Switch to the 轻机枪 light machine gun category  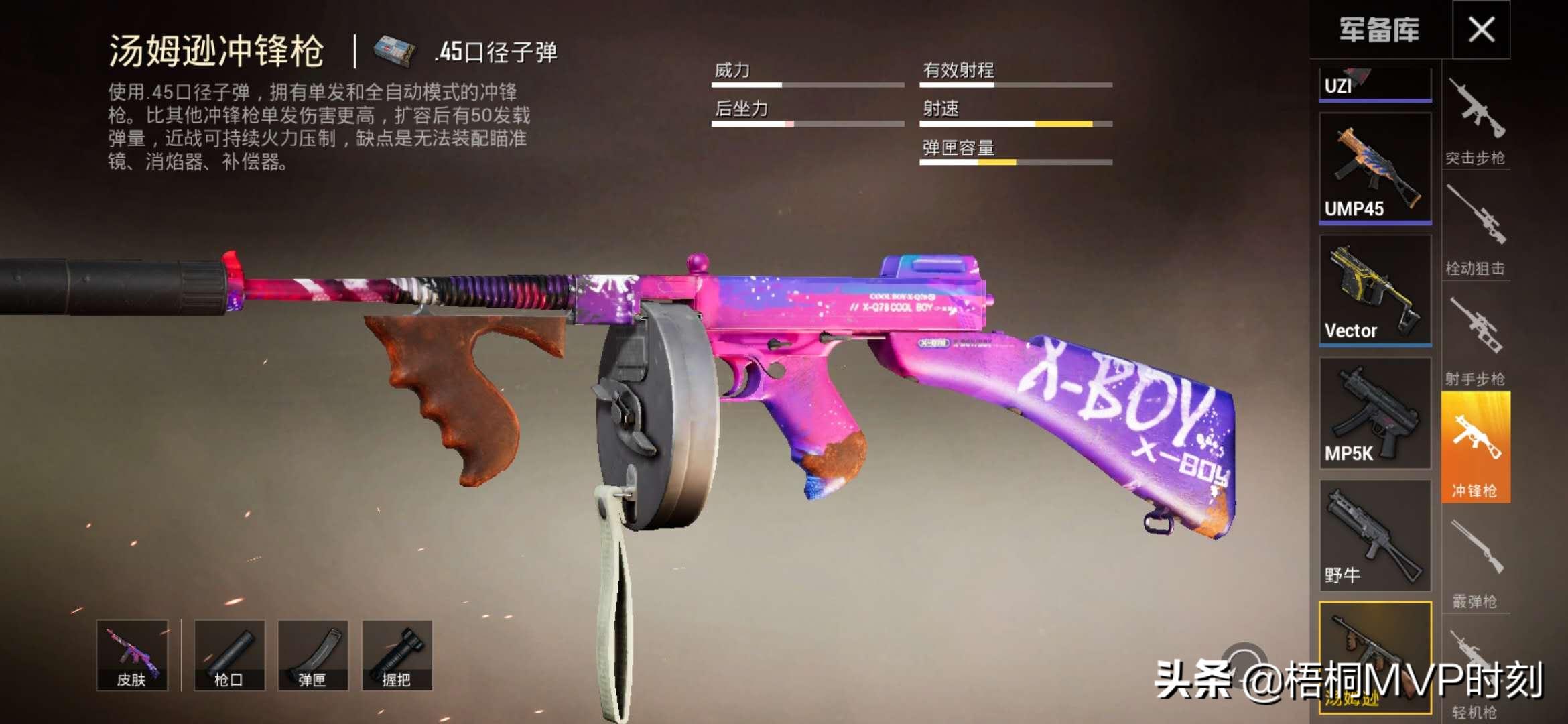point(1476,674)
